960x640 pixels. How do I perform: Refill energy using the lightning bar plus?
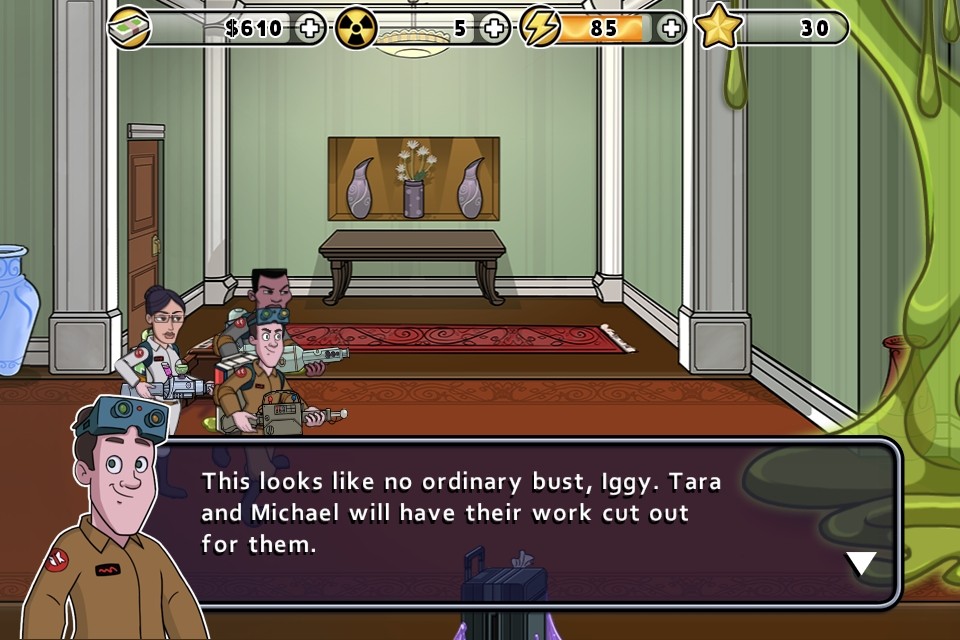point(671,28)
